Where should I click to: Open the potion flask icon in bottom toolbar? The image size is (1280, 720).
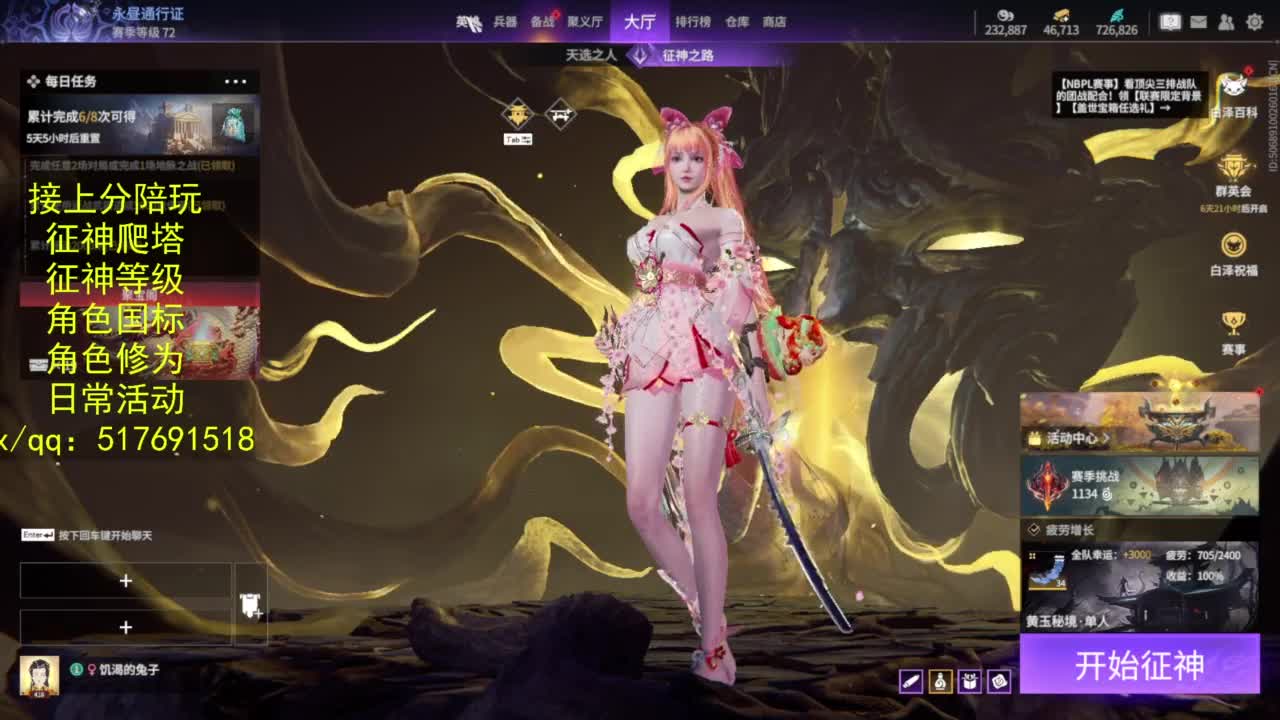click(x=940, y=682)
